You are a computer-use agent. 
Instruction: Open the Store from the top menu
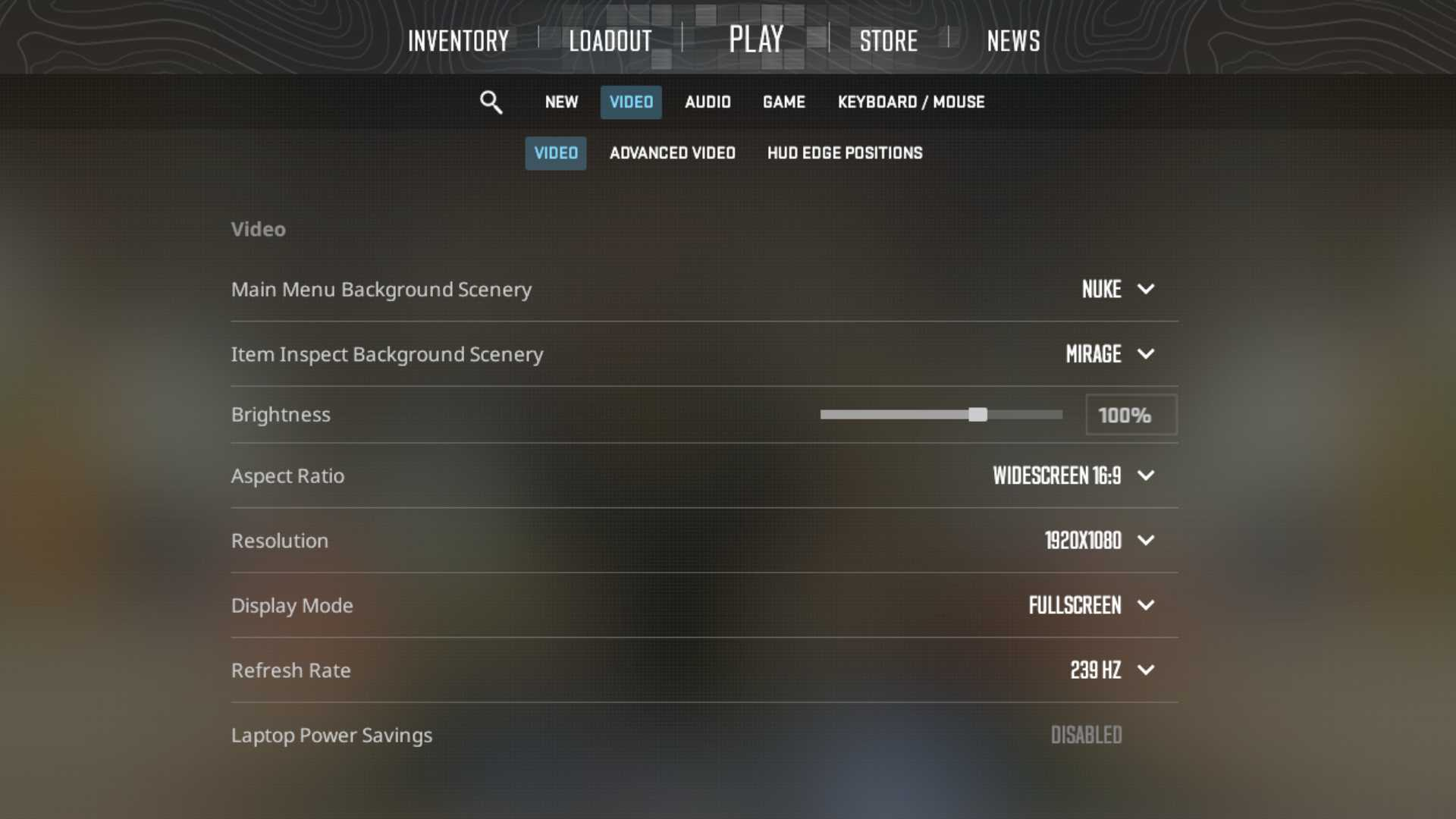[888, 40]
